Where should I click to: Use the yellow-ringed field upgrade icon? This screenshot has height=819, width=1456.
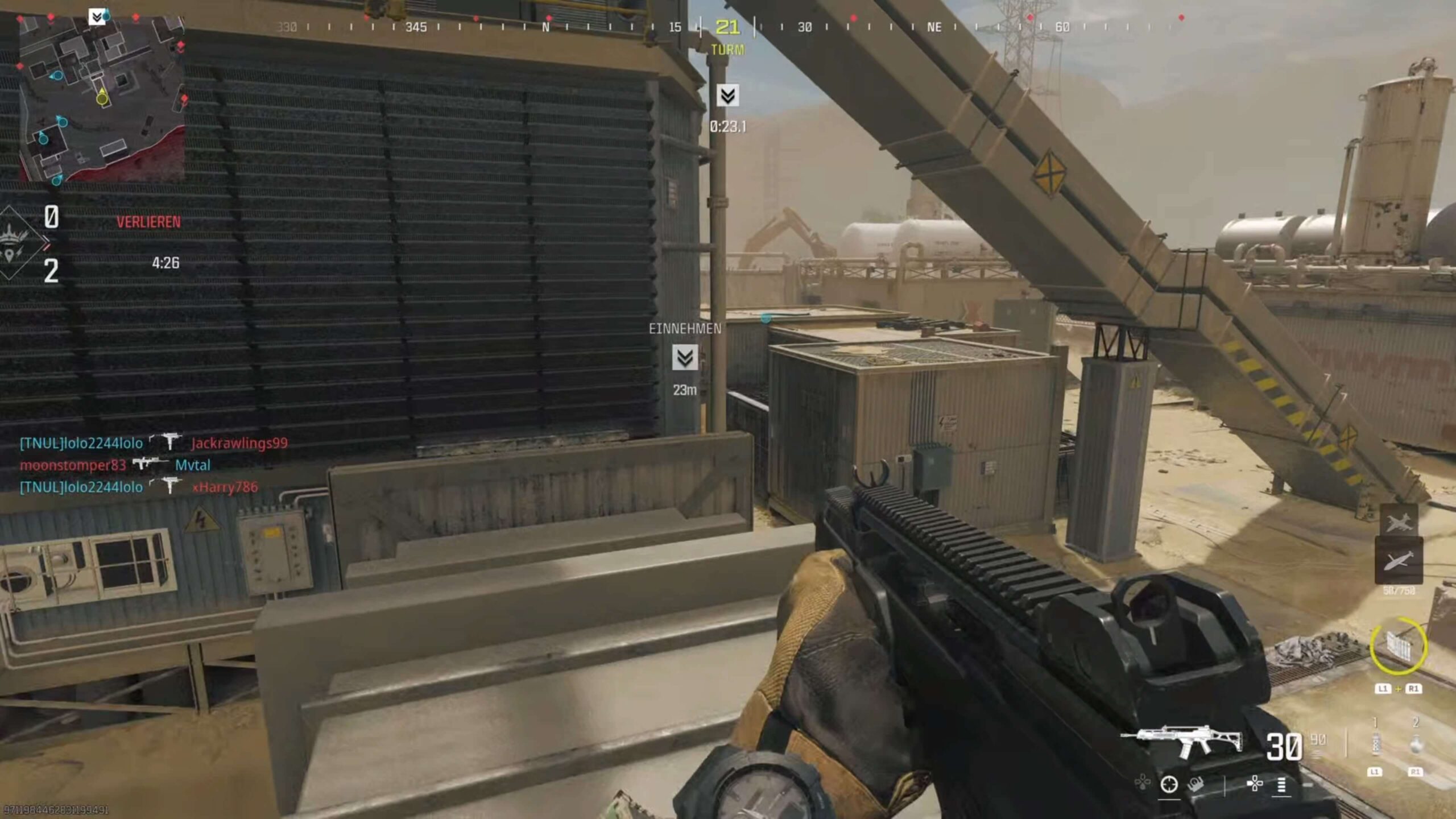point(1398,646)
